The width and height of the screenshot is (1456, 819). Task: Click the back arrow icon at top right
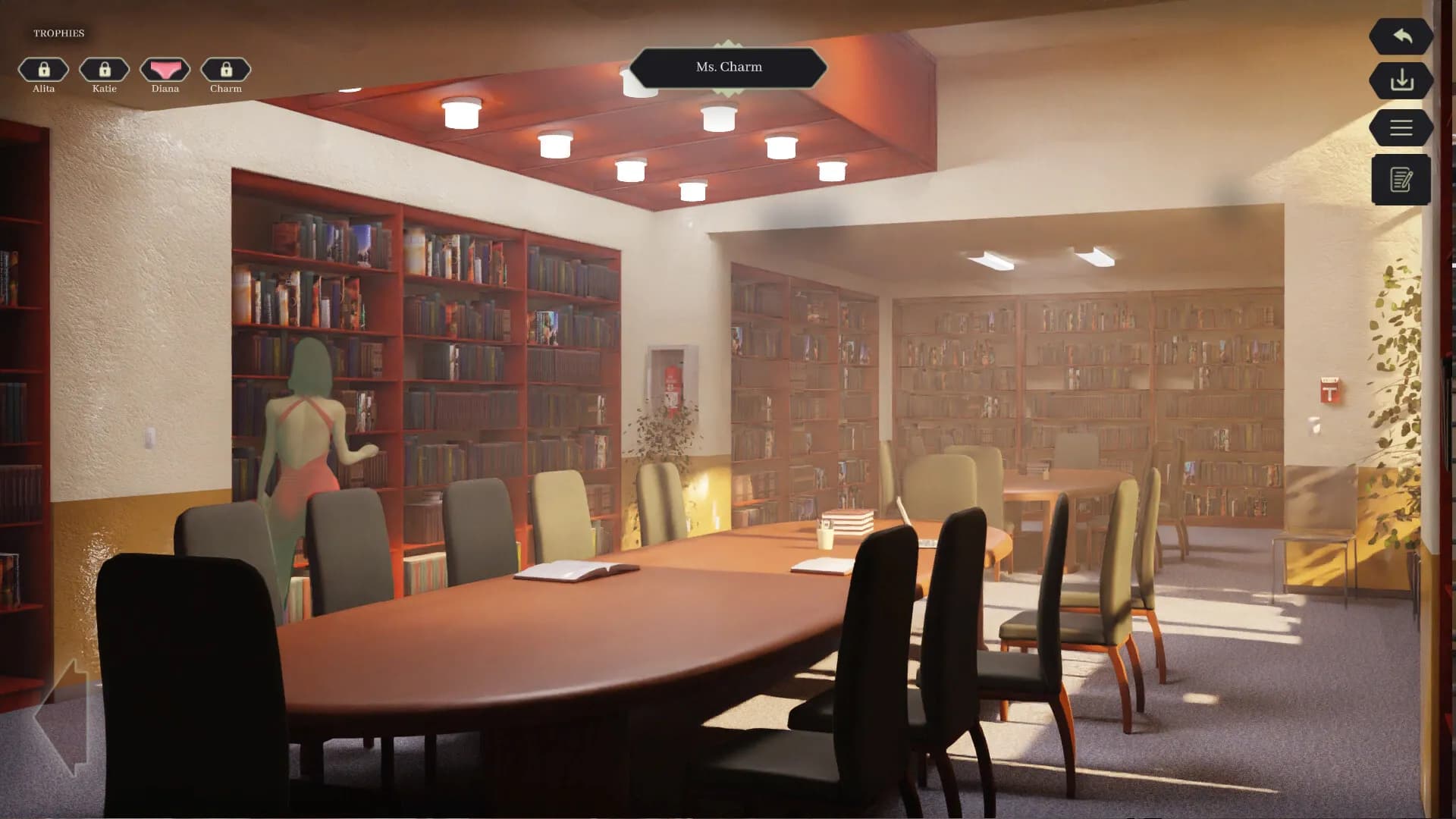pyautogui.click(x=1401, y=36)
